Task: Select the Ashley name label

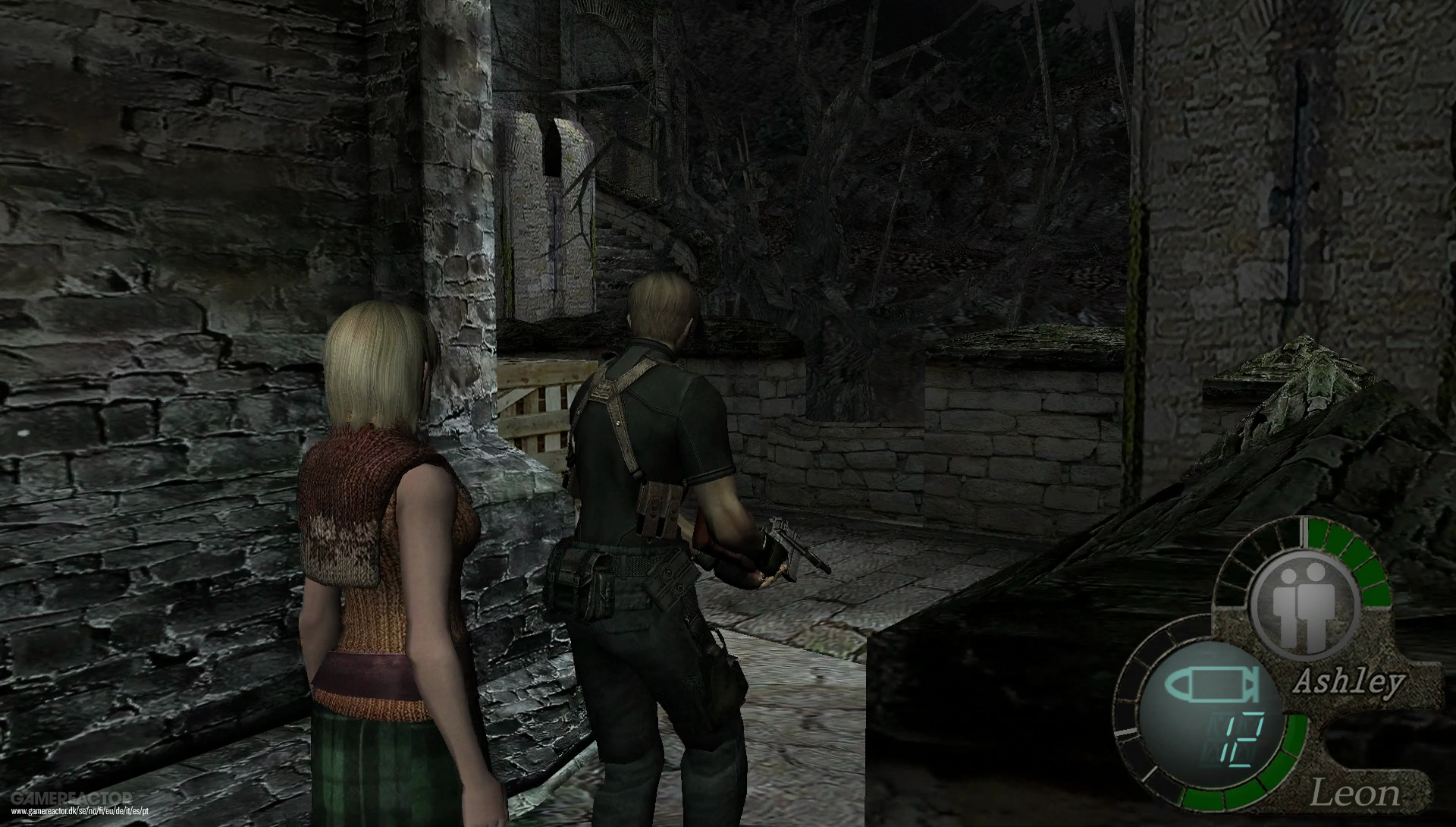Action: [x=1348, y=681]
